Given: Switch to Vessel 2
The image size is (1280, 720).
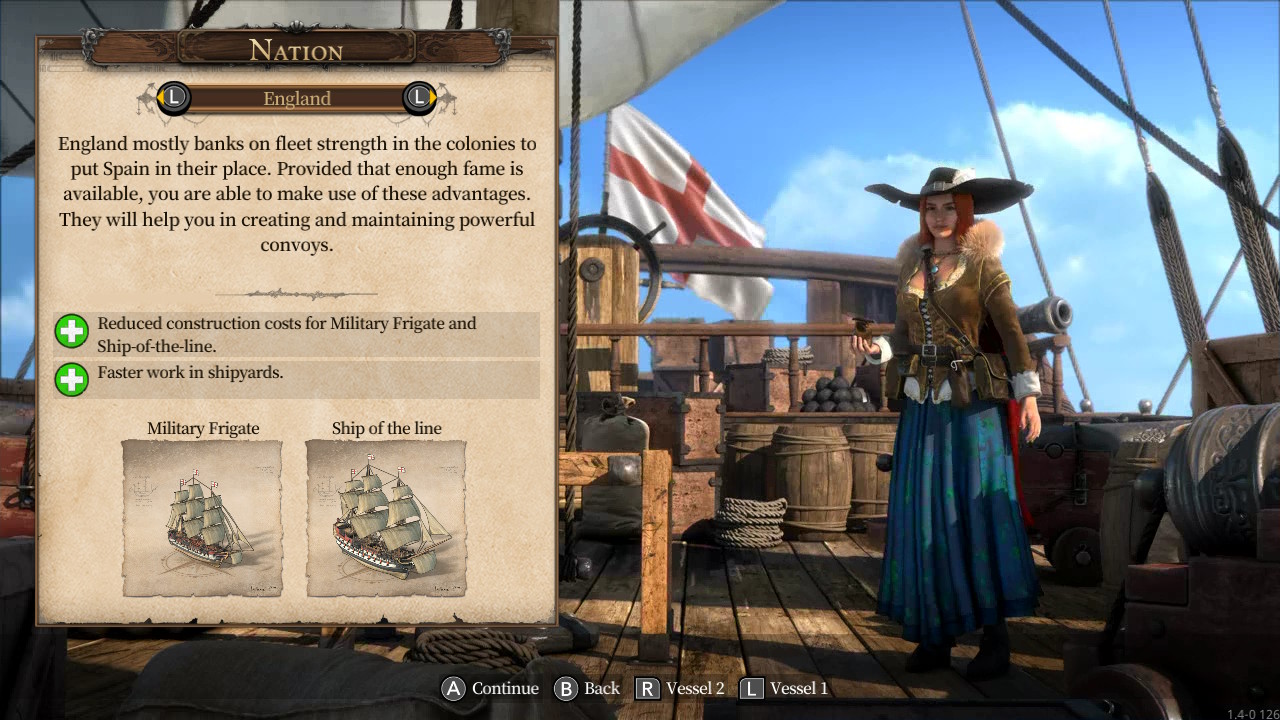Looking at the screenshot, I should coord(695,688).
